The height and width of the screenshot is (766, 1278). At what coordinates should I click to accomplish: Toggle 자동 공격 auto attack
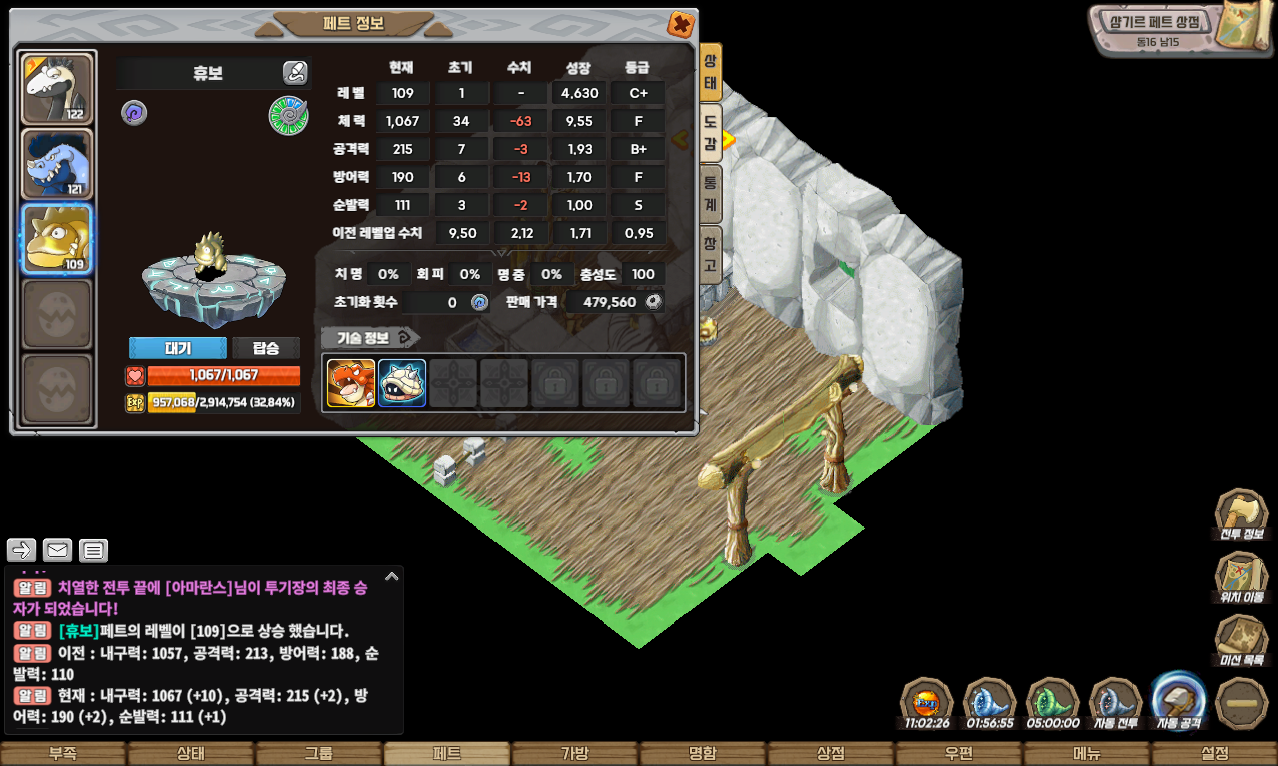1180,701
